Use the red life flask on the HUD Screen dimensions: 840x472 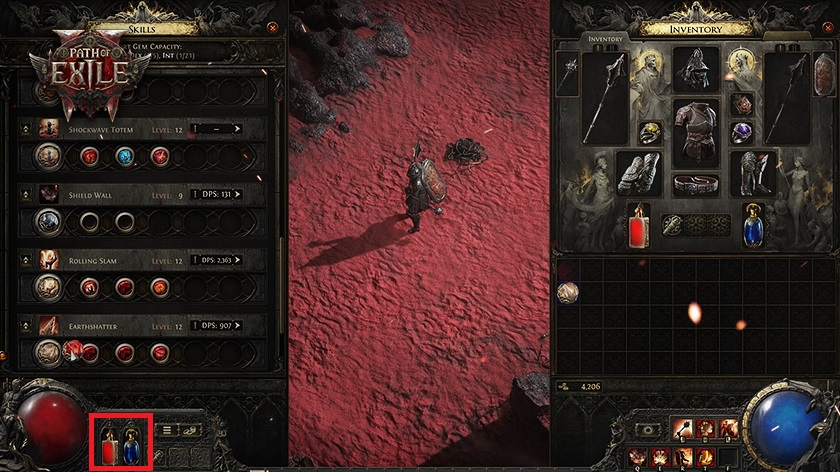107,443
